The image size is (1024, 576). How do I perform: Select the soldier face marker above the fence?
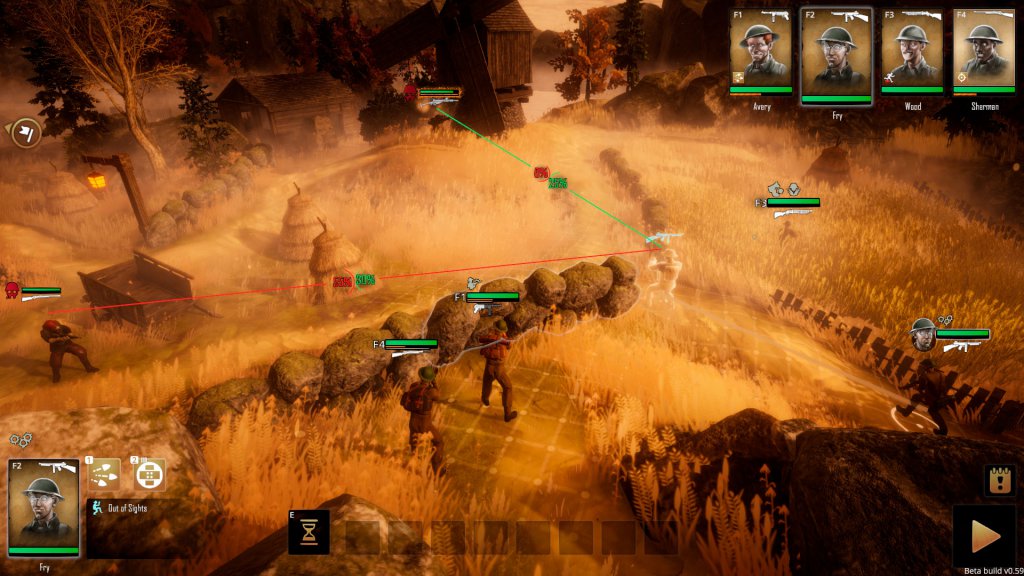point(923,334)
